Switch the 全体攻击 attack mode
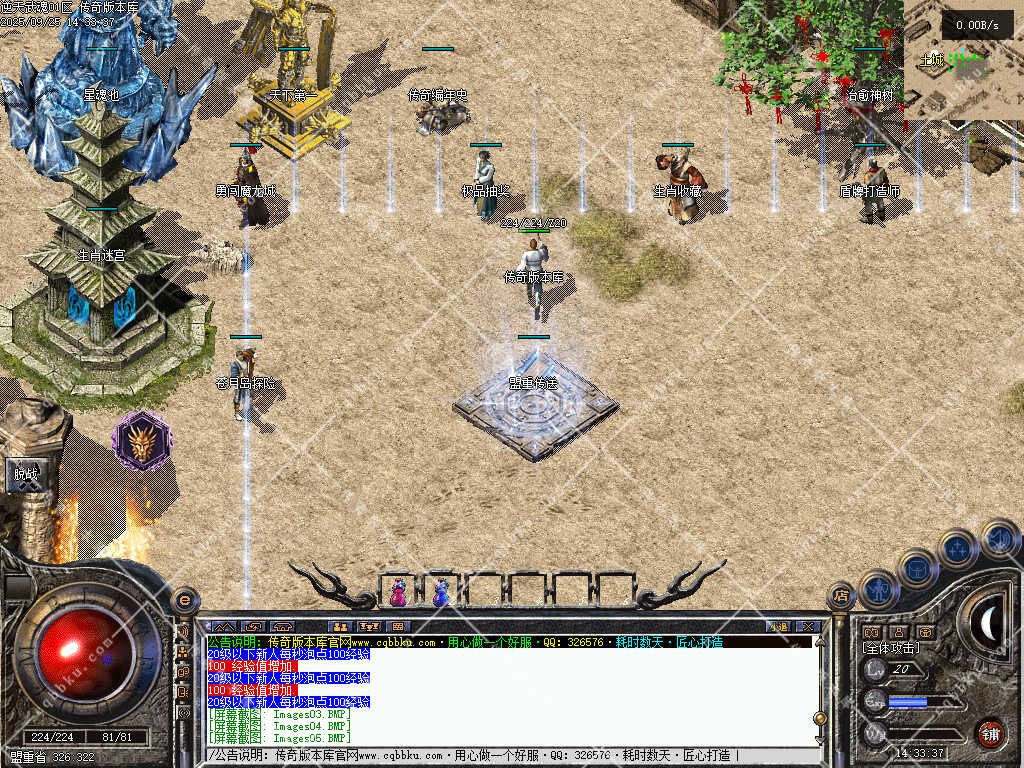 [892, 648]
